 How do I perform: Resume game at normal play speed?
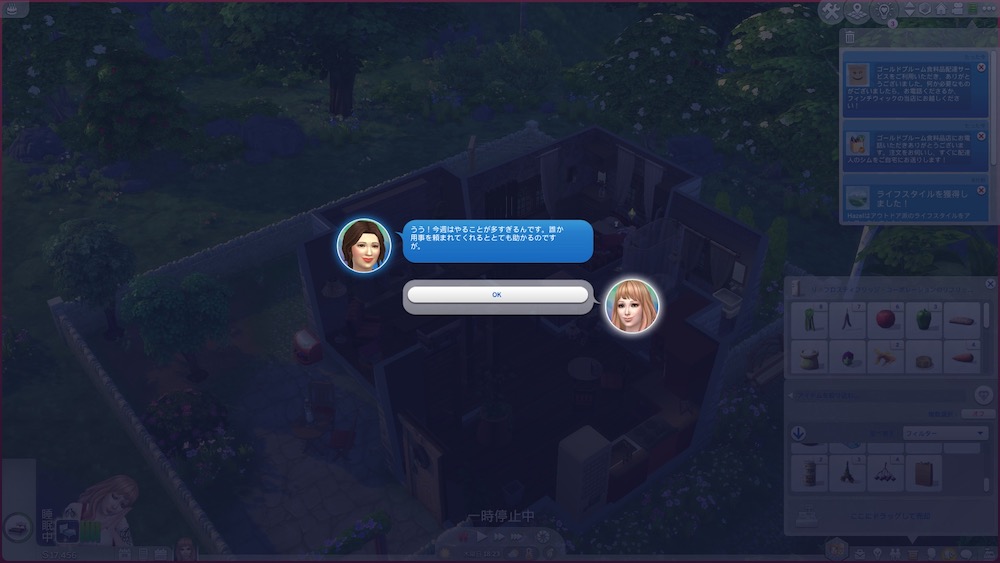(482, 537)
